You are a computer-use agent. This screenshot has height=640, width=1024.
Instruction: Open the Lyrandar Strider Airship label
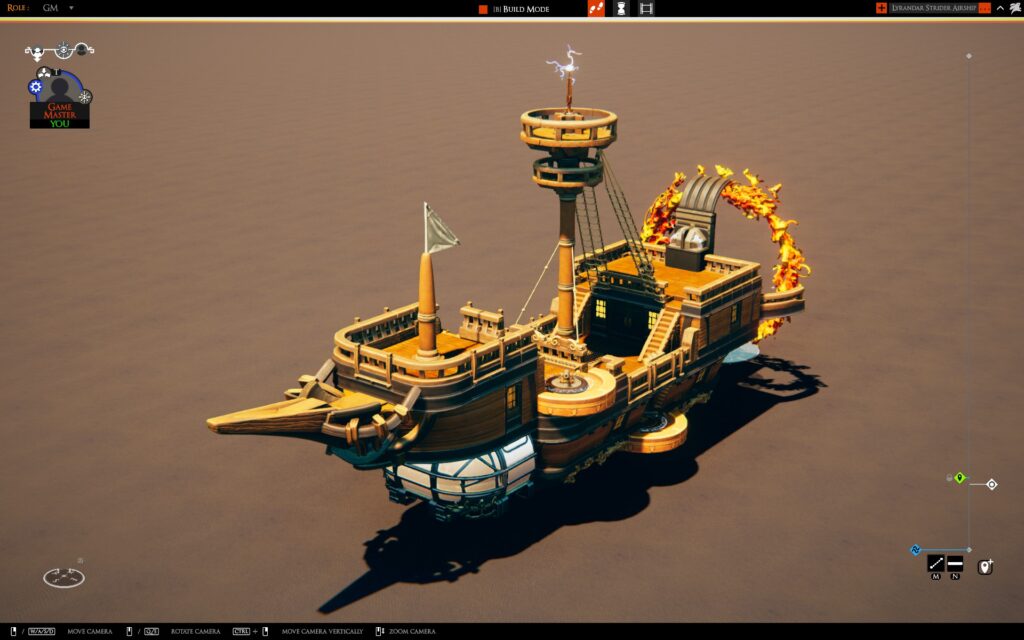[933, 8]
